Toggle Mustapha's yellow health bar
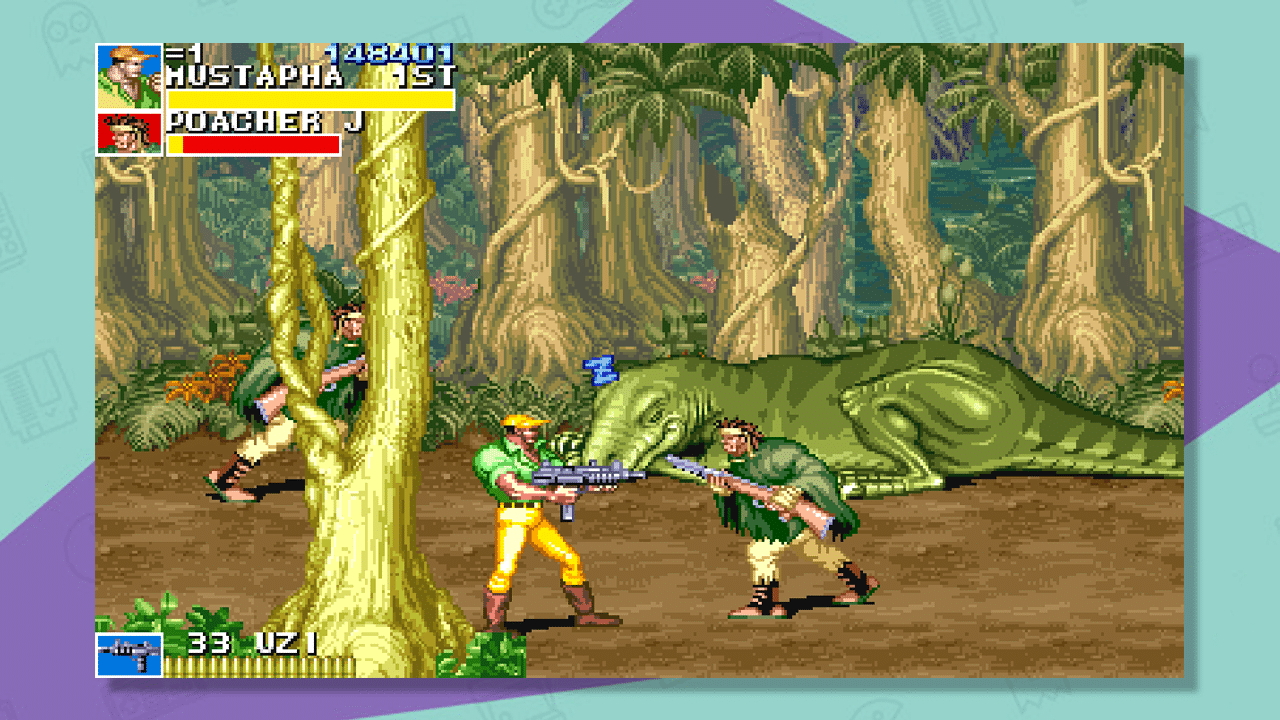 [310, 98]
